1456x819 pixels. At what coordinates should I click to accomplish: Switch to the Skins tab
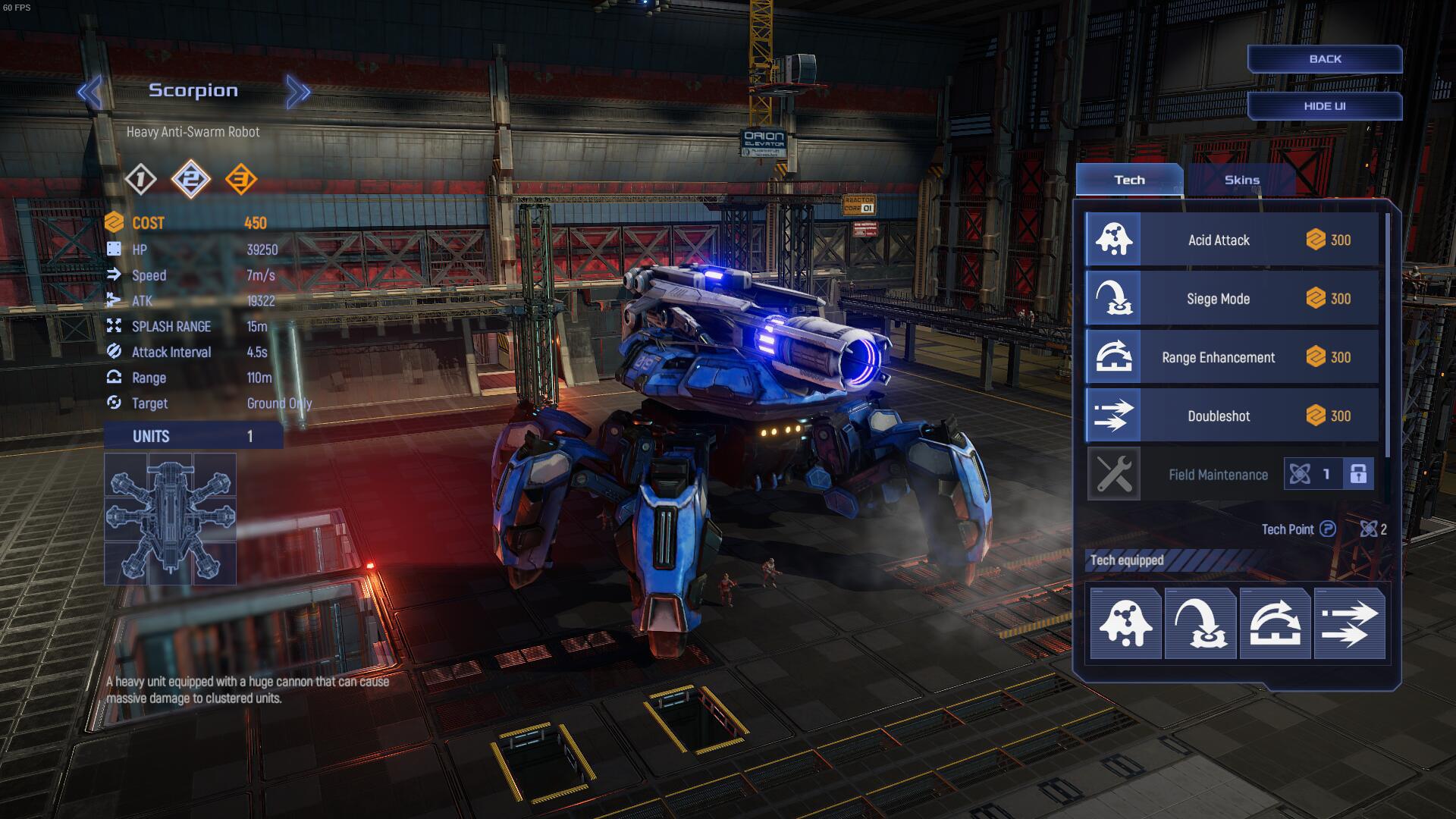click(1242, 180)
